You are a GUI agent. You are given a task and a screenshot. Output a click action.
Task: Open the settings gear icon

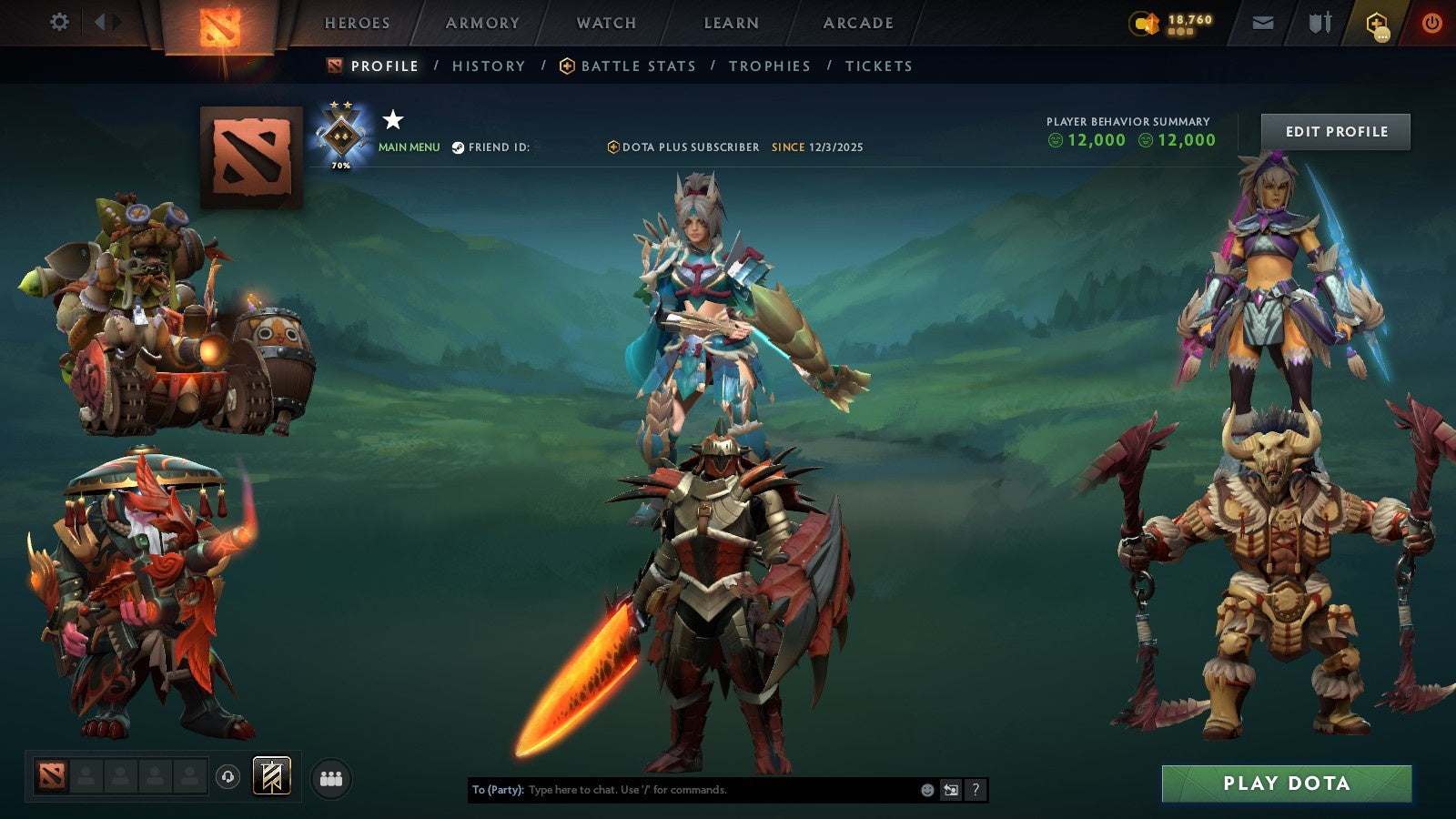[59, 22]
